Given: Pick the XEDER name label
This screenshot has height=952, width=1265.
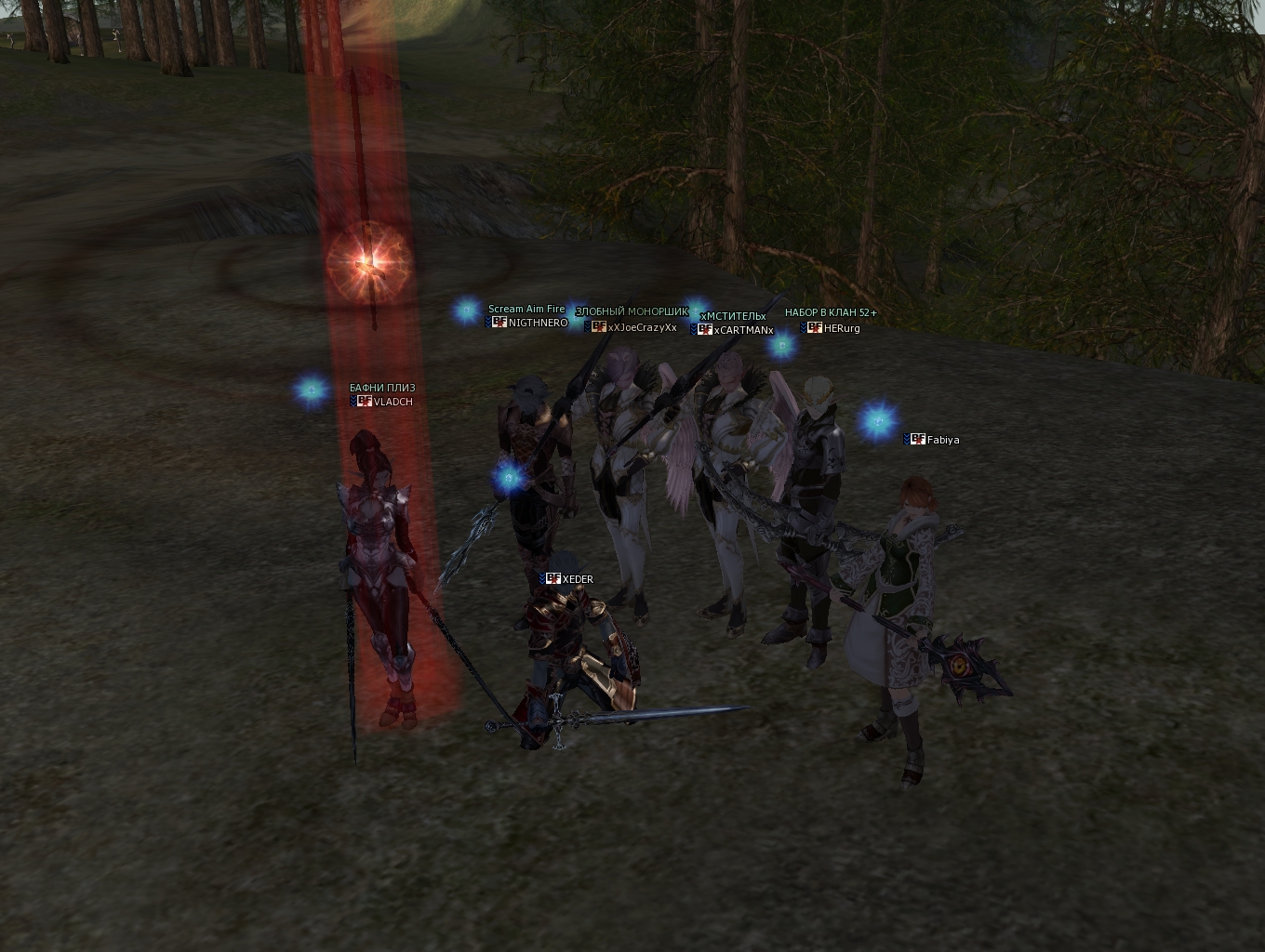Looking at the screenshot, I should (577, 579).
